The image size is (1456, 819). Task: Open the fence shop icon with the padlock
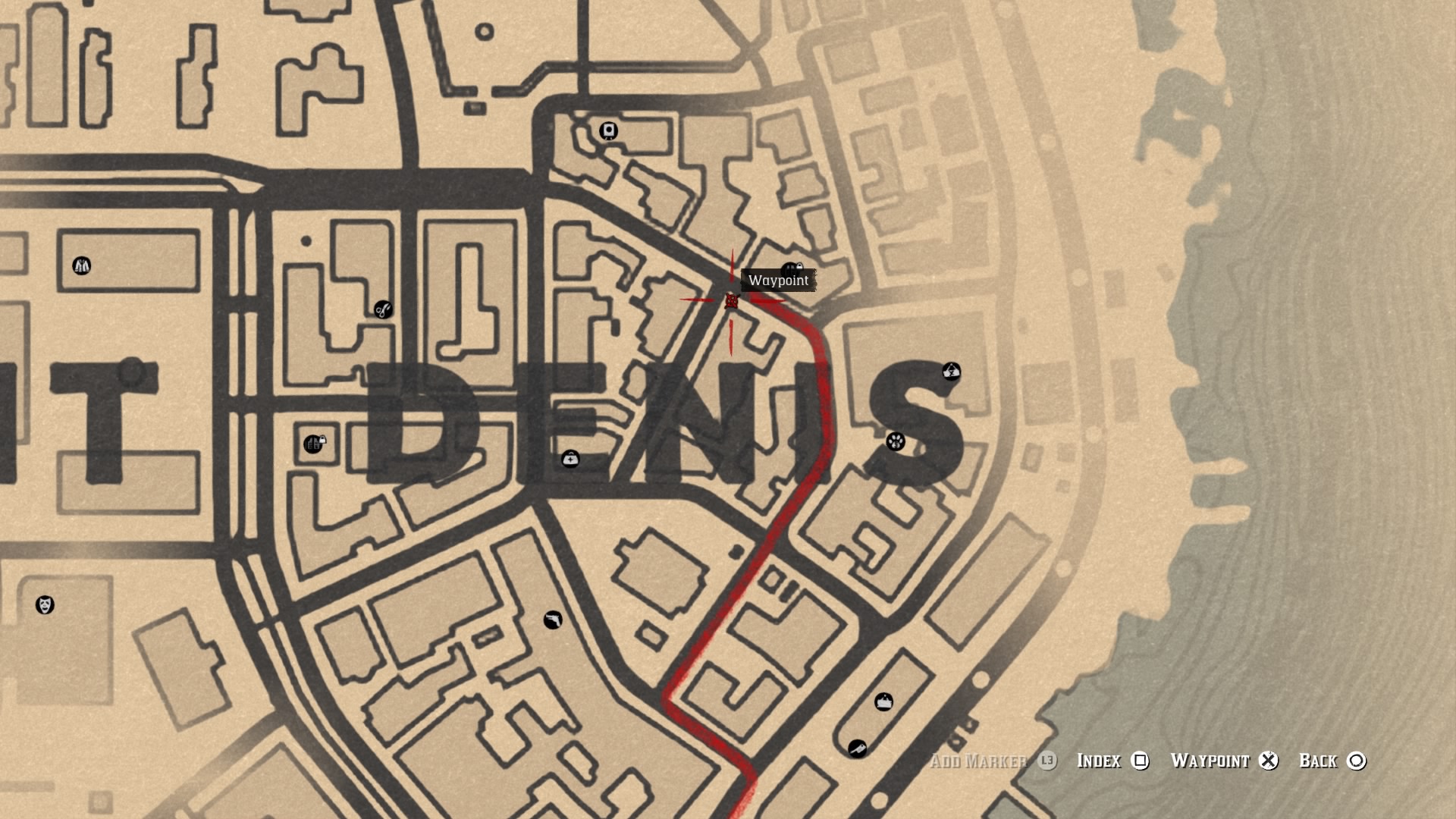coord(312,444)
